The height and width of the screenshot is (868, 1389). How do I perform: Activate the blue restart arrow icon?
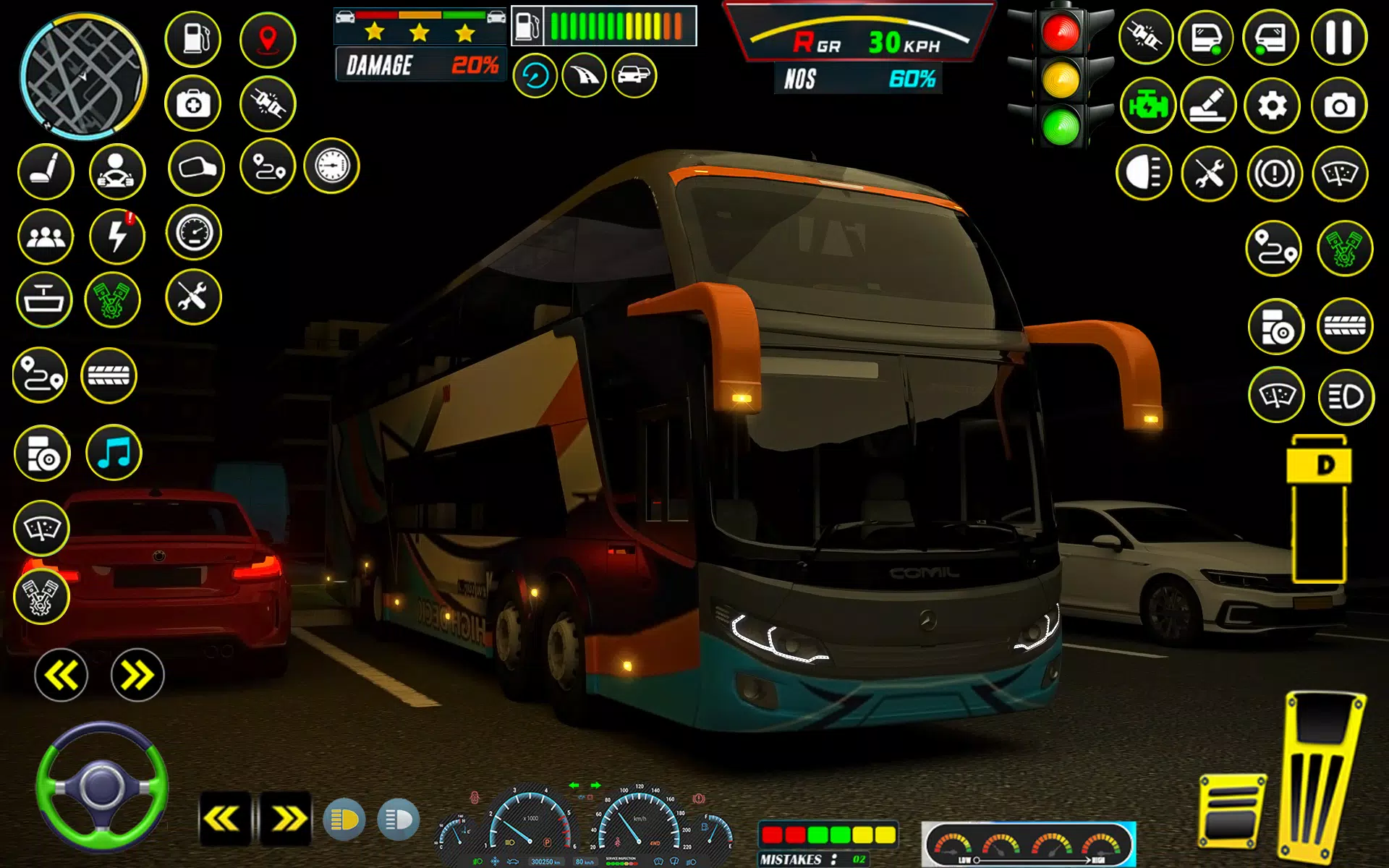[535, 76]
